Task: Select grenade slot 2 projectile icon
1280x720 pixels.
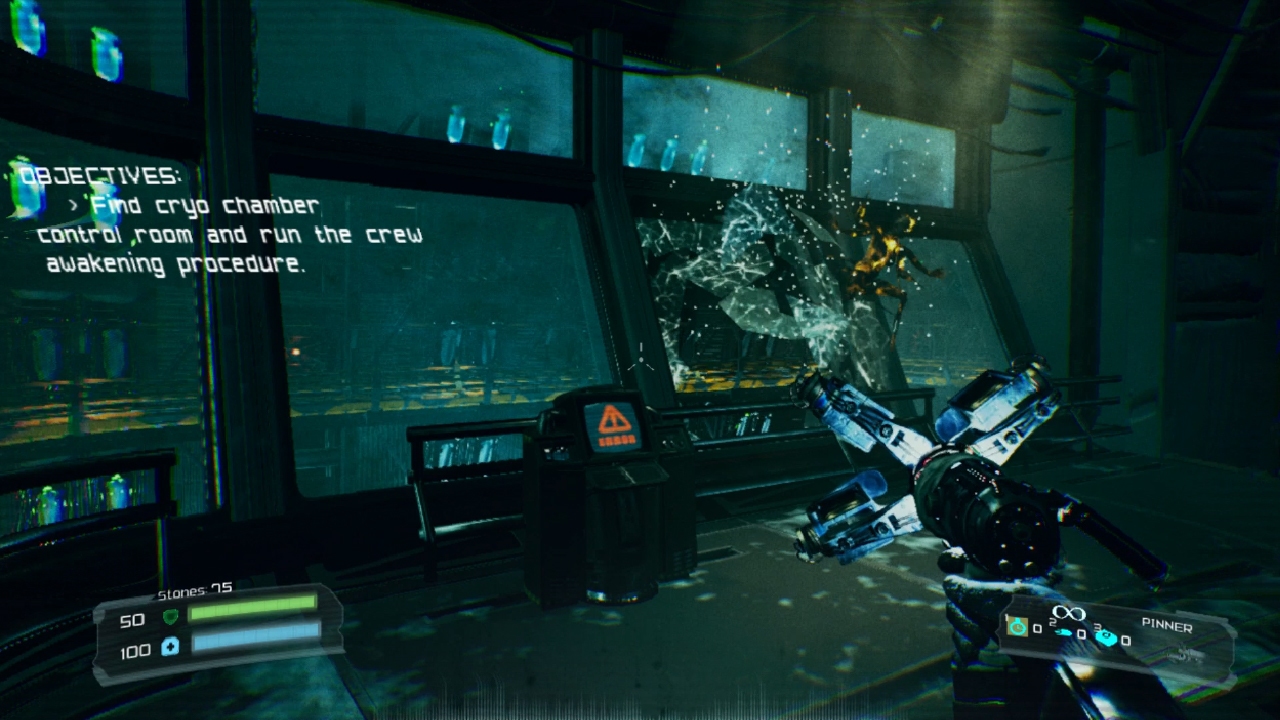Action: click(1063, 633)
